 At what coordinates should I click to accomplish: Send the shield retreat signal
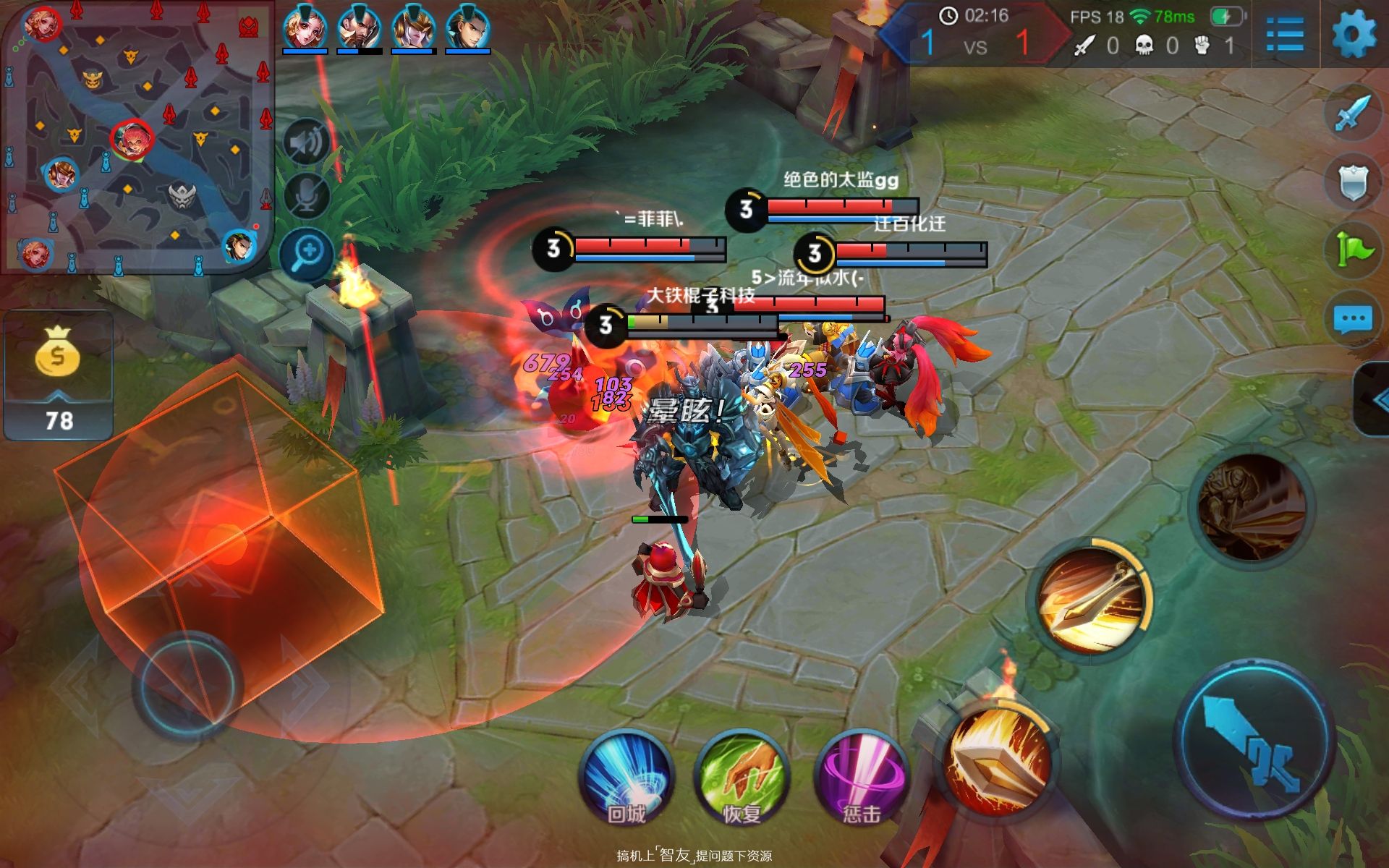click(1351, 182)
